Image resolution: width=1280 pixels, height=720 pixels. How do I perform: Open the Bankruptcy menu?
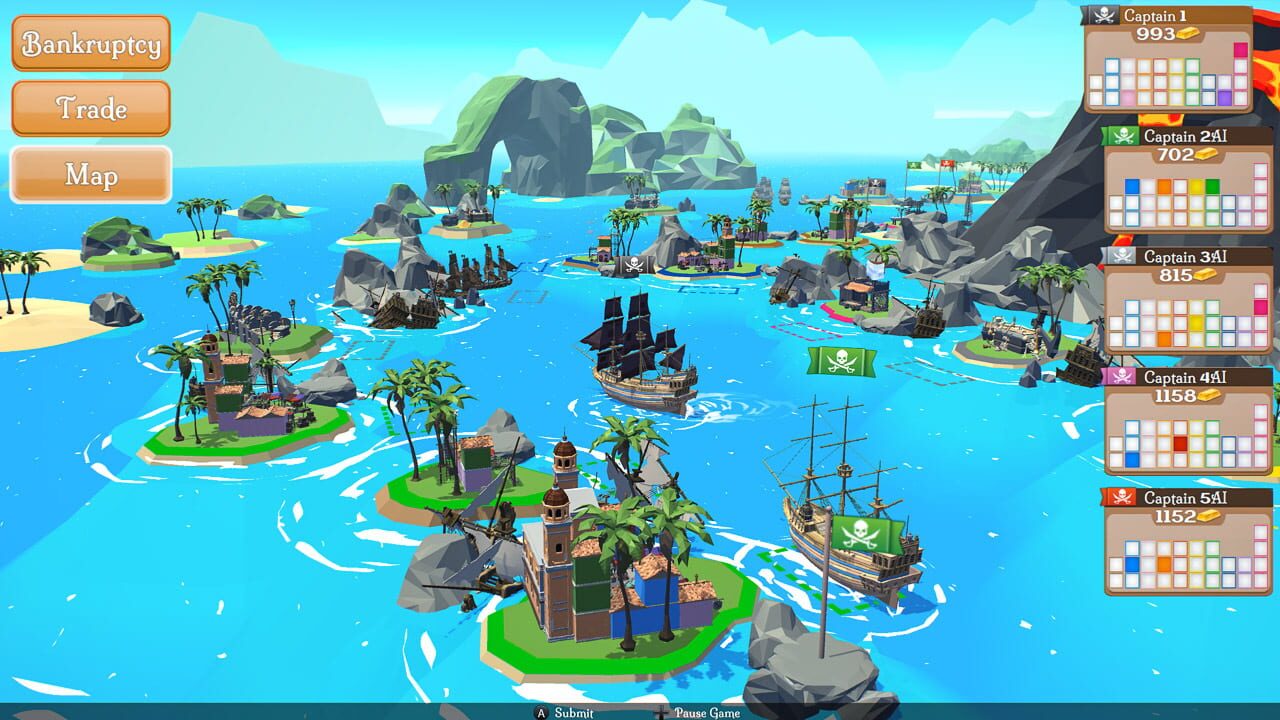(x=91, y=43)
